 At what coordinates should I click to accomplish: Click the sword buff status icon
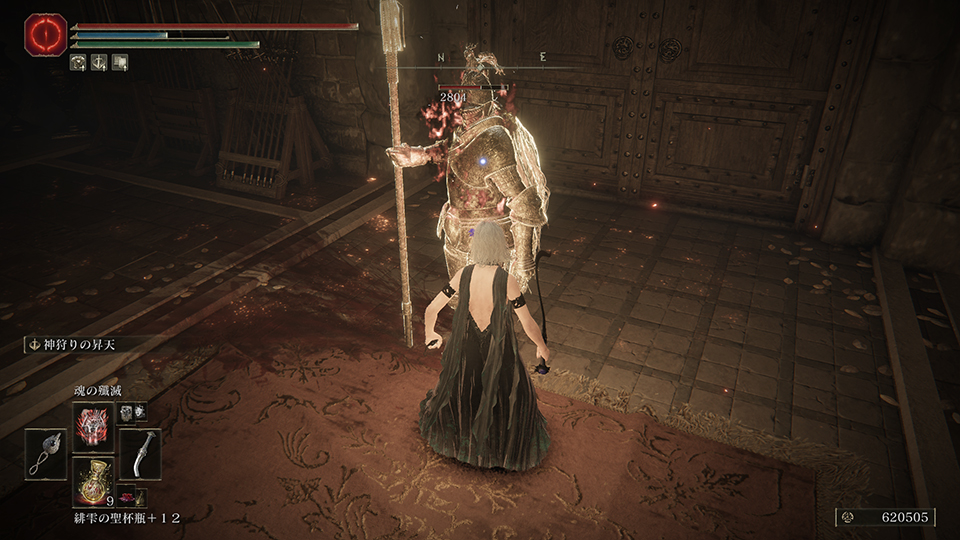pos(100,62)
